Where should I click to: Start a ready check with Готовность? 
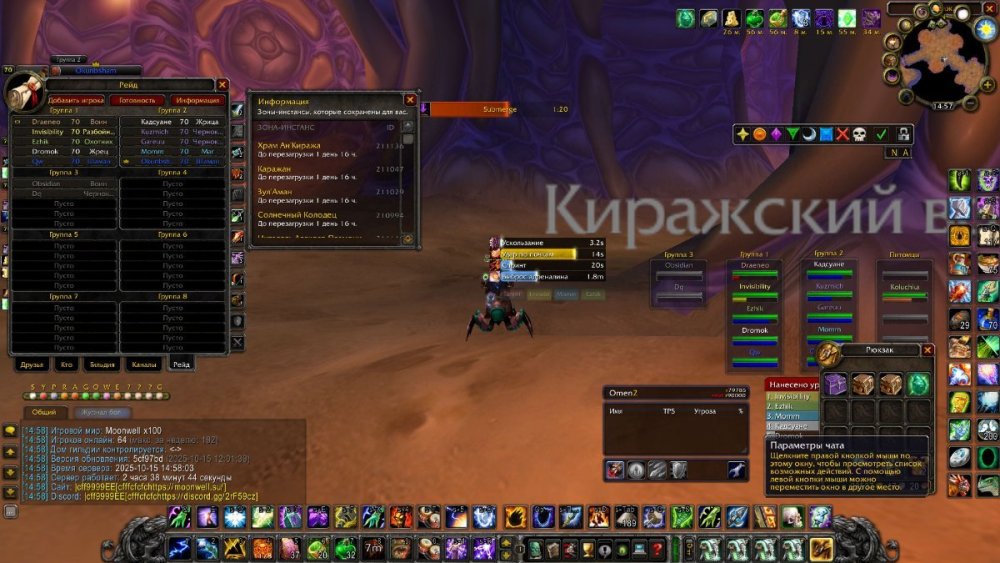point(137,100)
